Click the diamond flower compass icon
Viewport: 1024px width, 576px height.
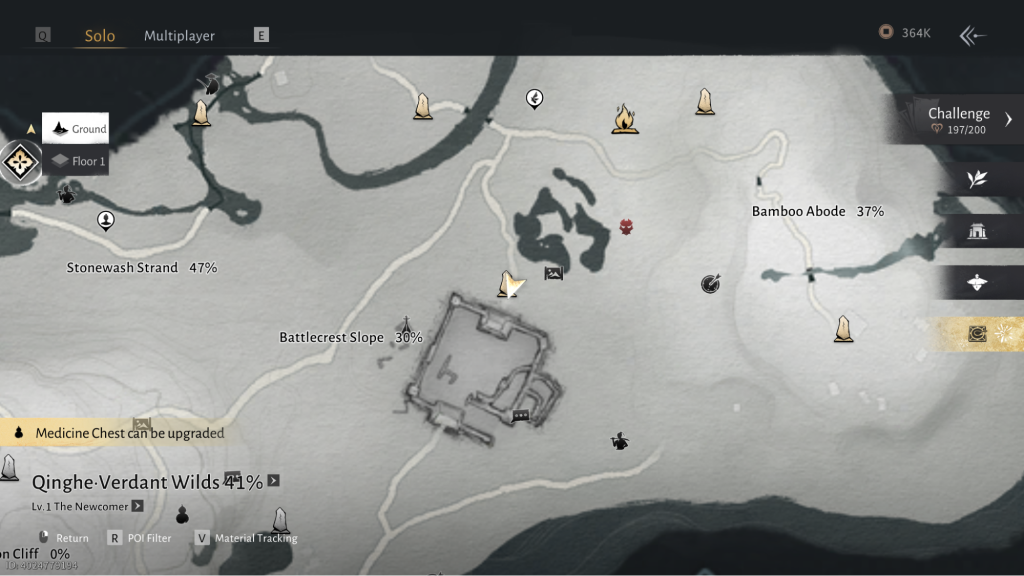coord(20,162)
